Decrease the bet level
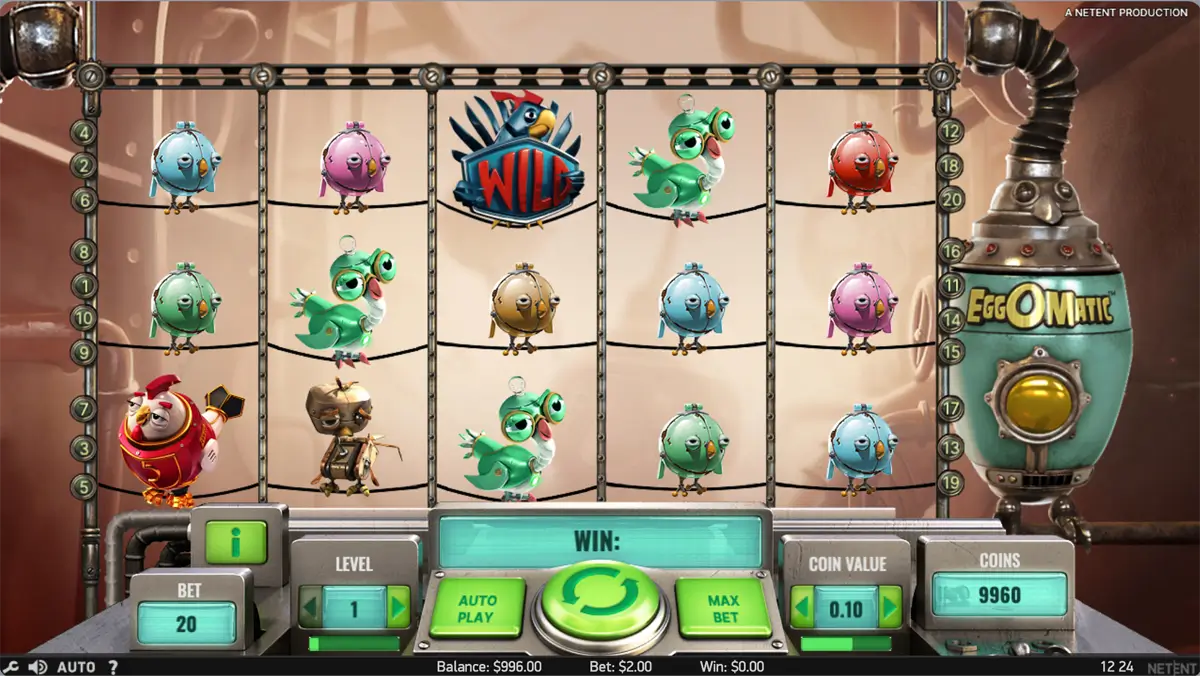Viewport: 1200px width, 676px height. tap(310, 607)
